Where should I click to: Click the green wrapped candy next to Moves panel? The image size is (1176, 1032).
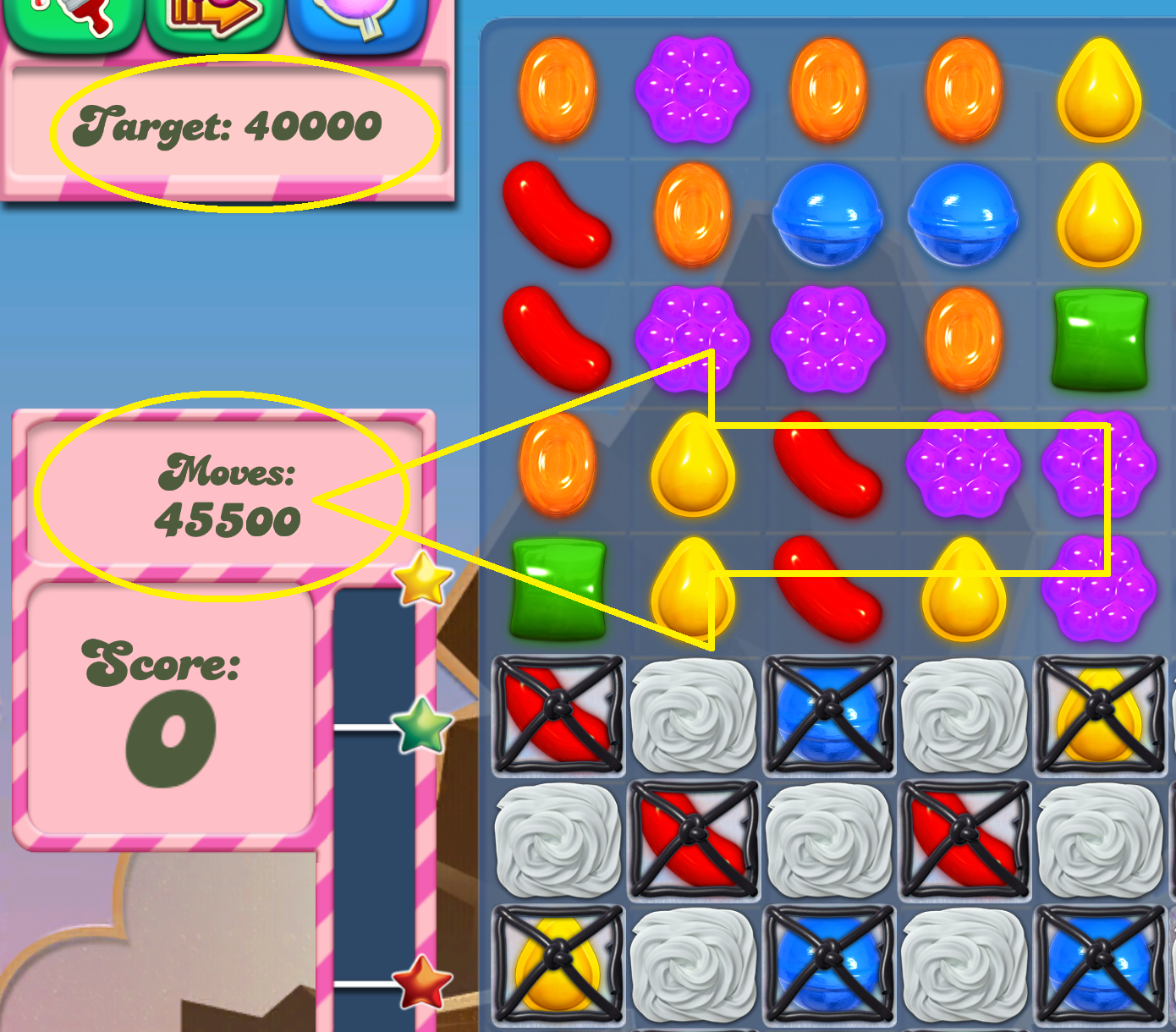click(x=558, y=588)
